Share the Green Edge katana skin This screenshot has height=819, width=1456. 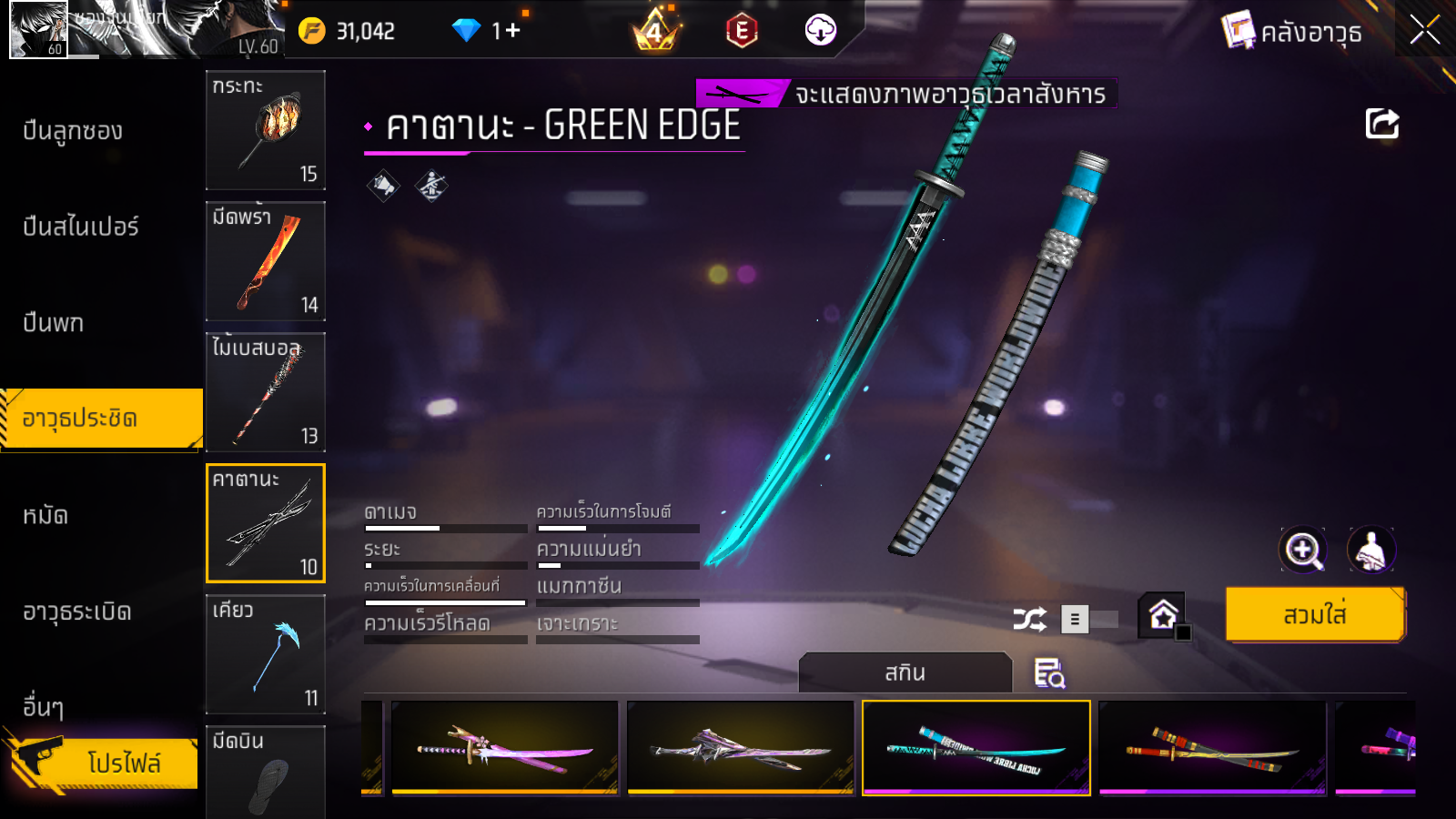(1381, 124)
